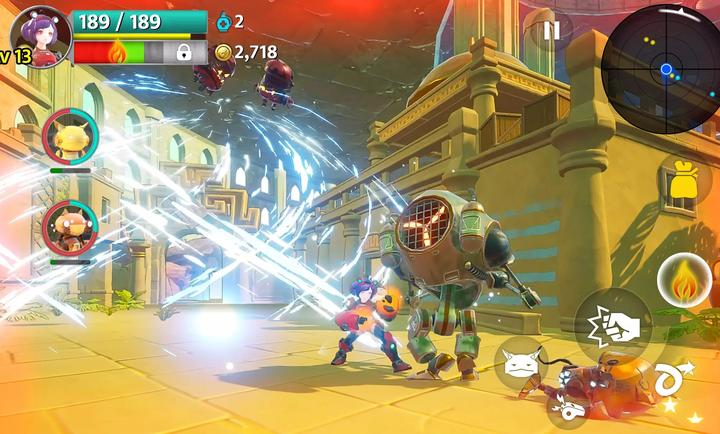
Task: Pause the game
Action: [551, 31]
